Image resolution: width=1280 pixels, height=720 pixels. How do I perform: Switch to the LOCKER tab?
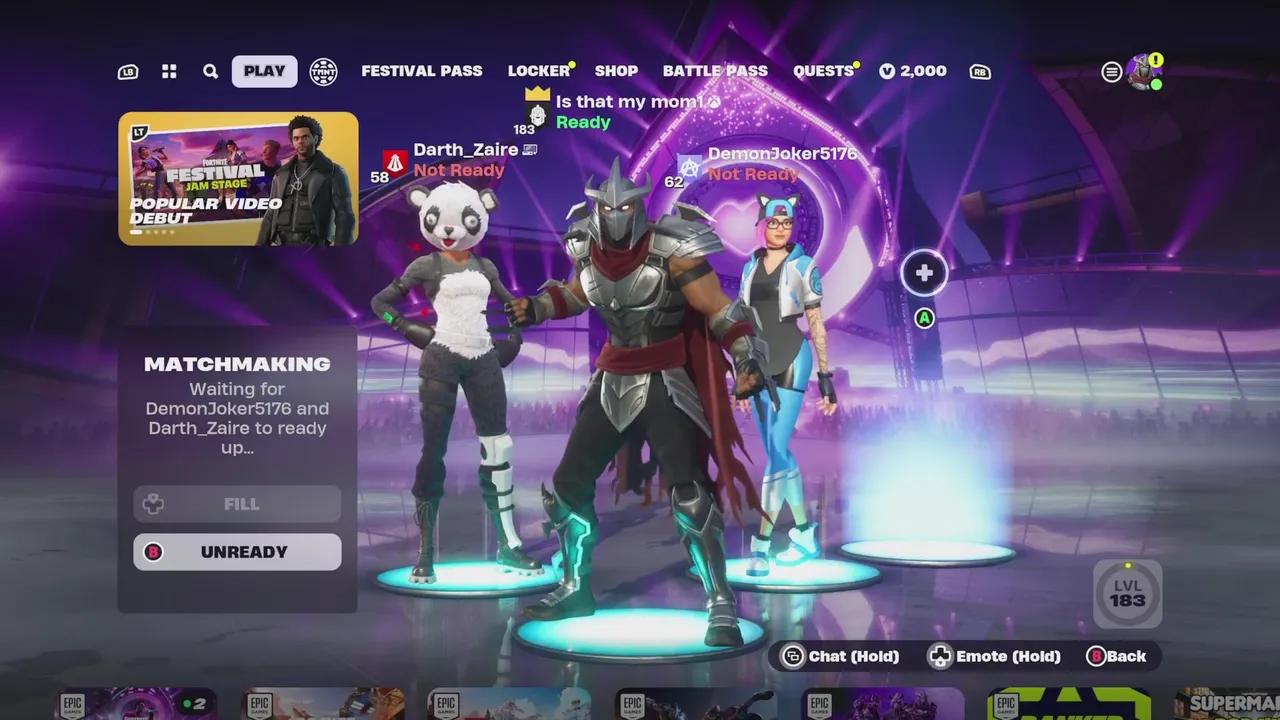538,70
